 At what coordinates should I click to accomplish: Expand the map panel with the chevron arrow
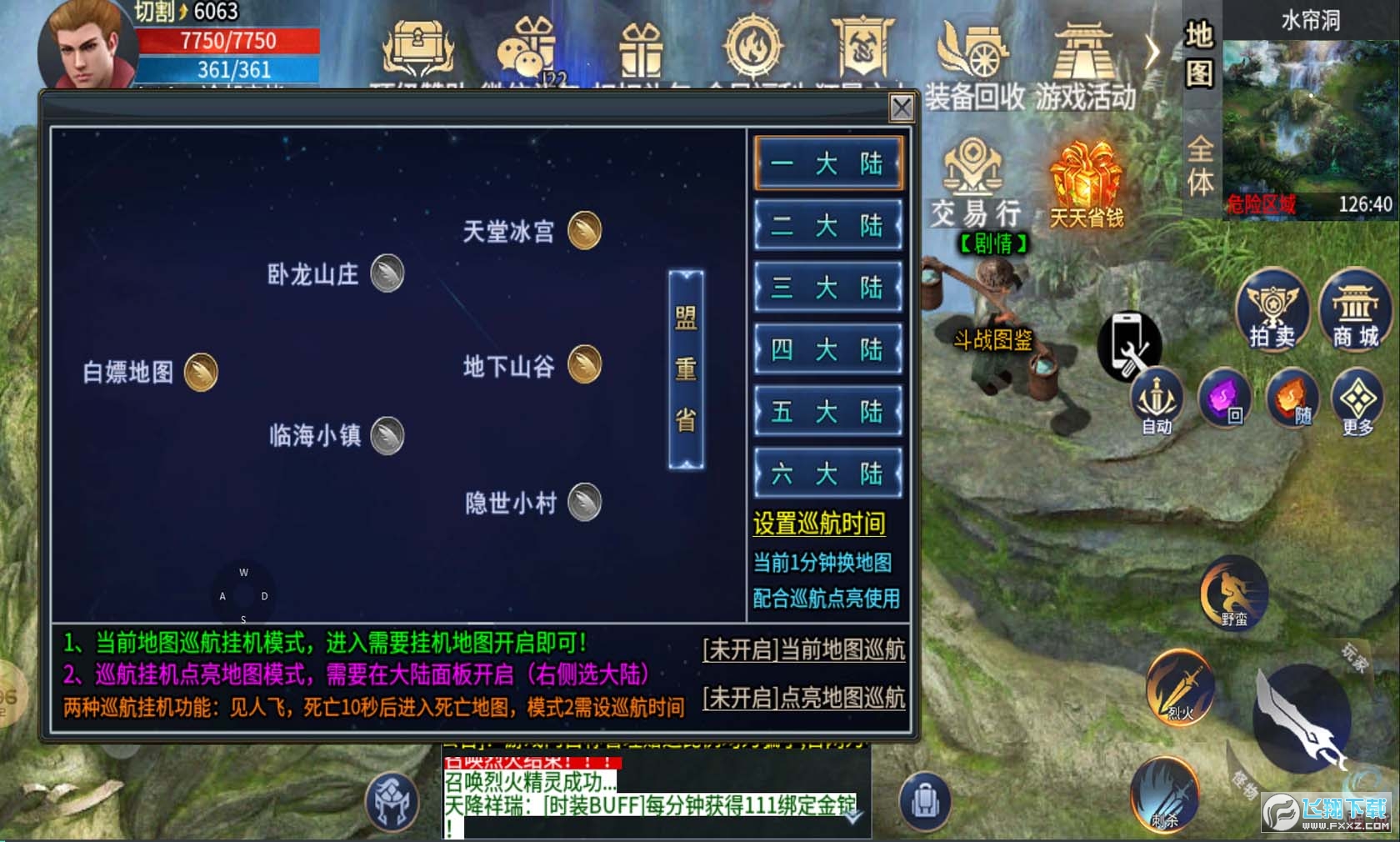click(1152, 52)
